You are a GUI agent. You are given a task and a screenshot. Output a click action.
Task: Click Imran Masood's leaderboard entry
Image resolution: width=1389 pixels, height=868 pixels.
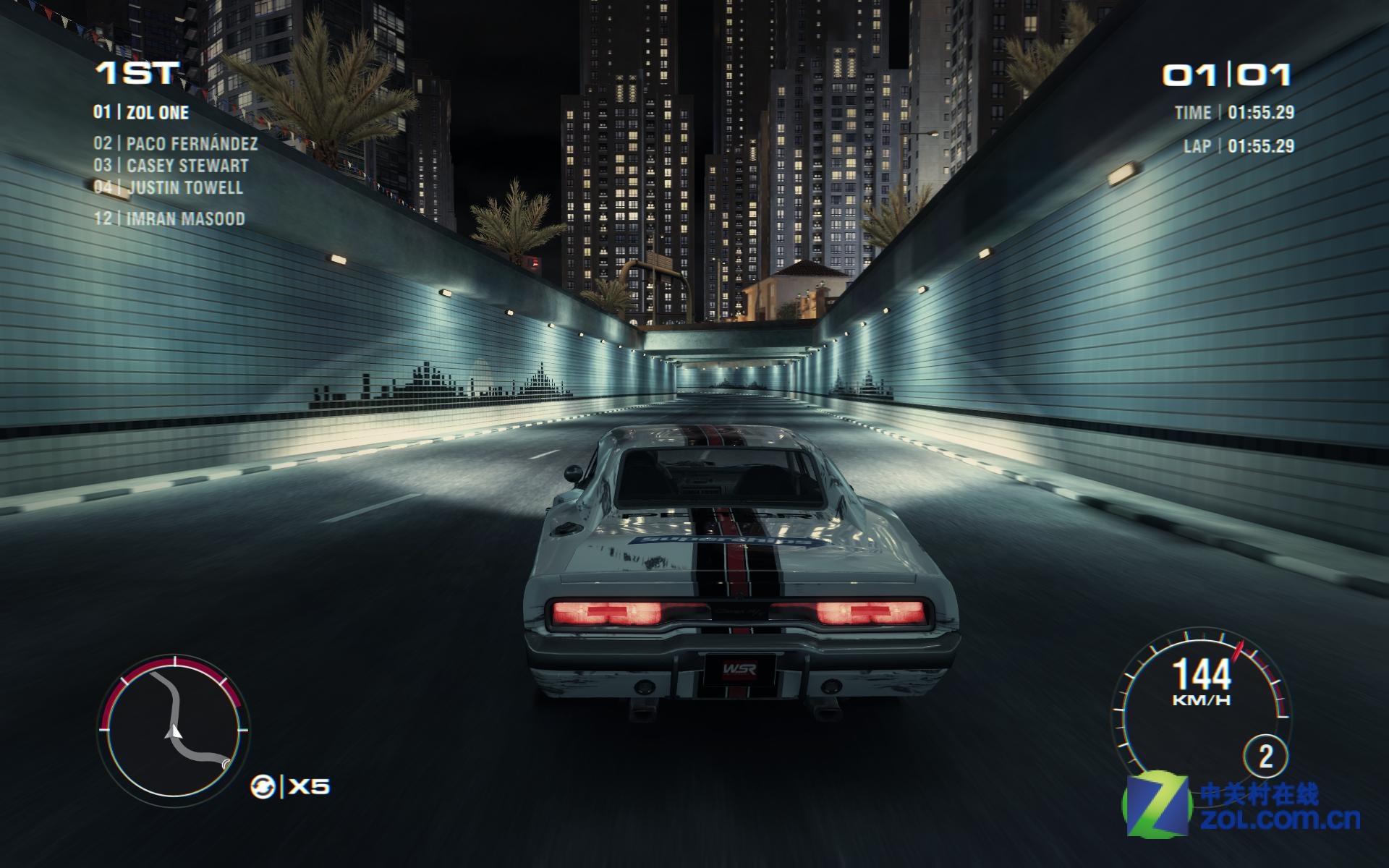pos(170,218)
